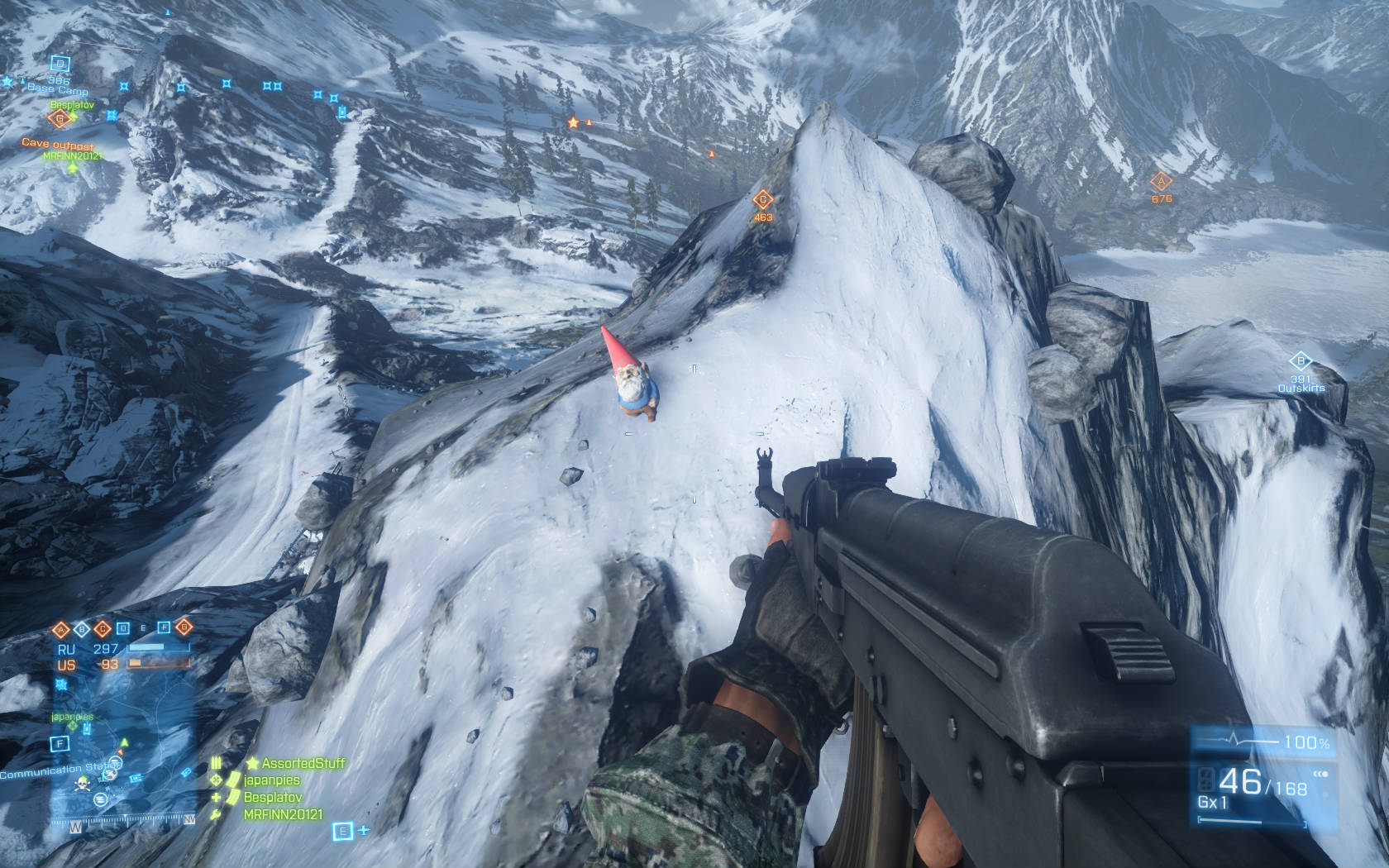This screenshot has width=1389, height=868.
Task: Click the neutral flag B status icon
Action: (83, 628)
